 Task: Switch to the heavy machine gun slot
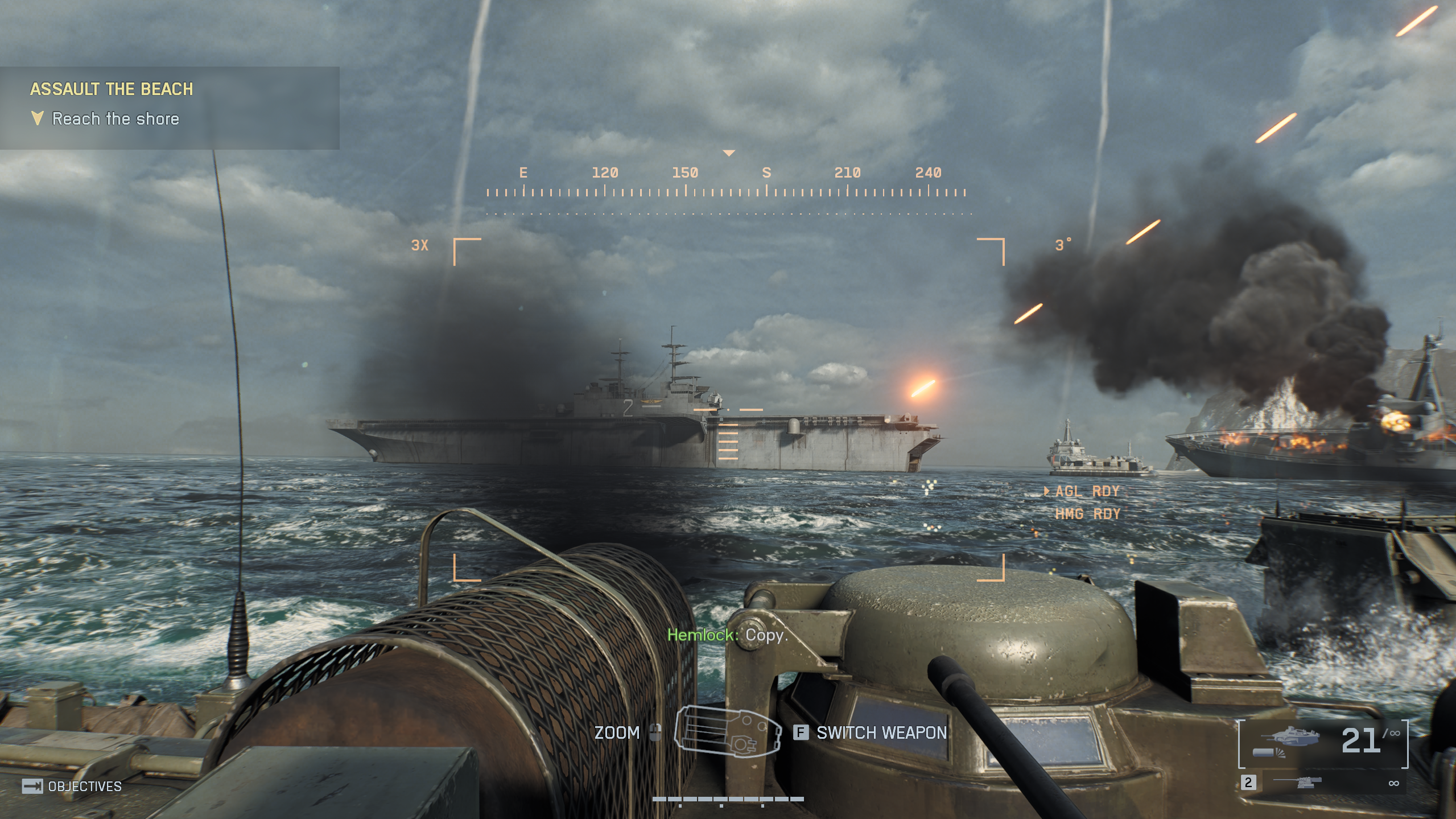[x=1323, y=783]
